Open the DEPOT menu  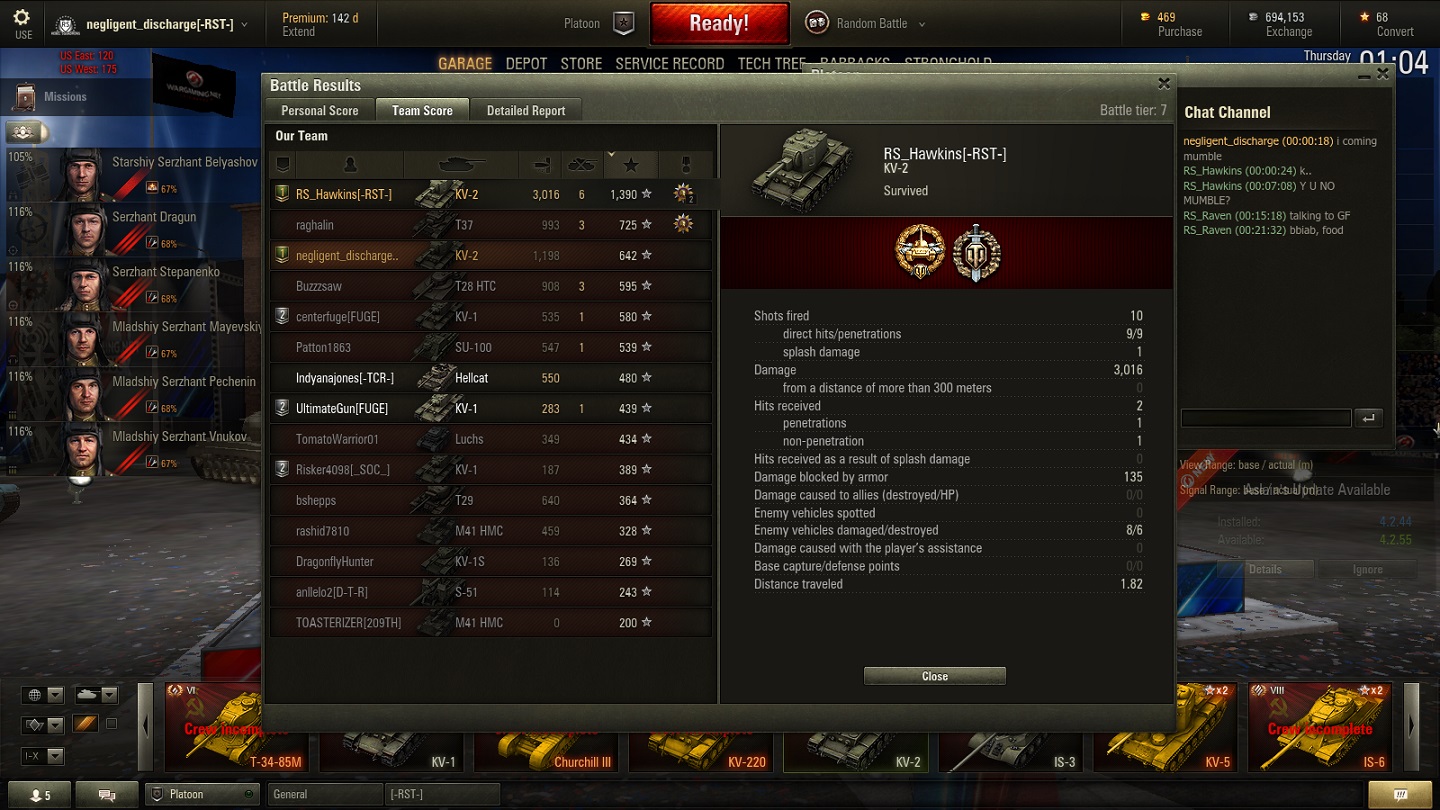526,63
